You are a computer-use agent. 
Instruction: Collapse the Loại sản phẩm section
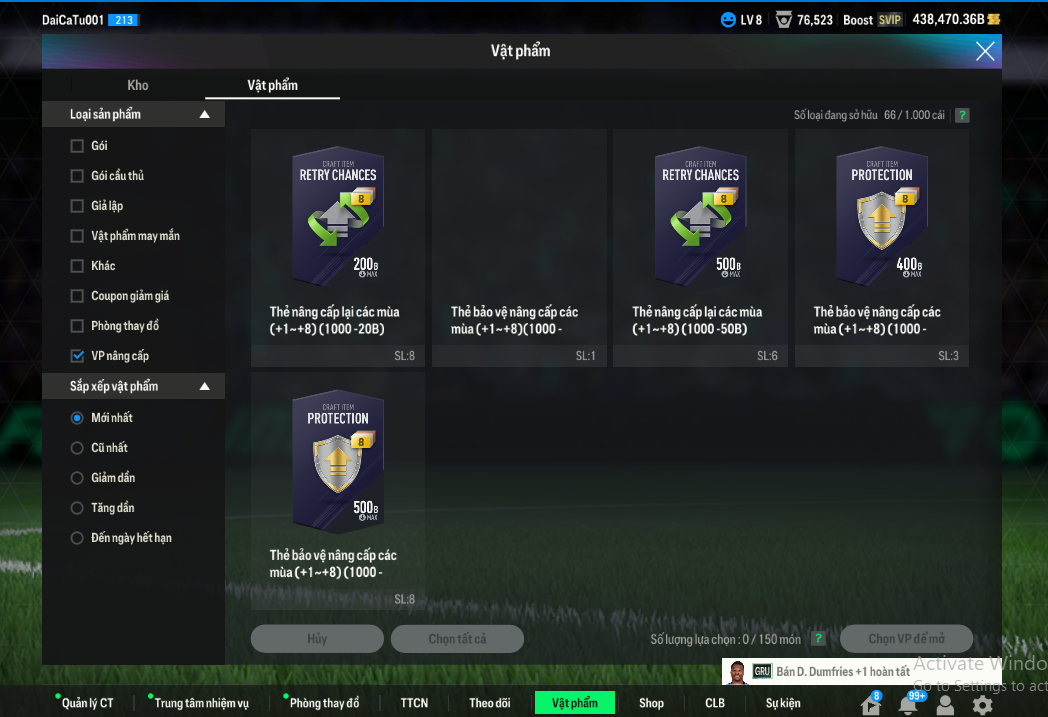click(205, 115)
